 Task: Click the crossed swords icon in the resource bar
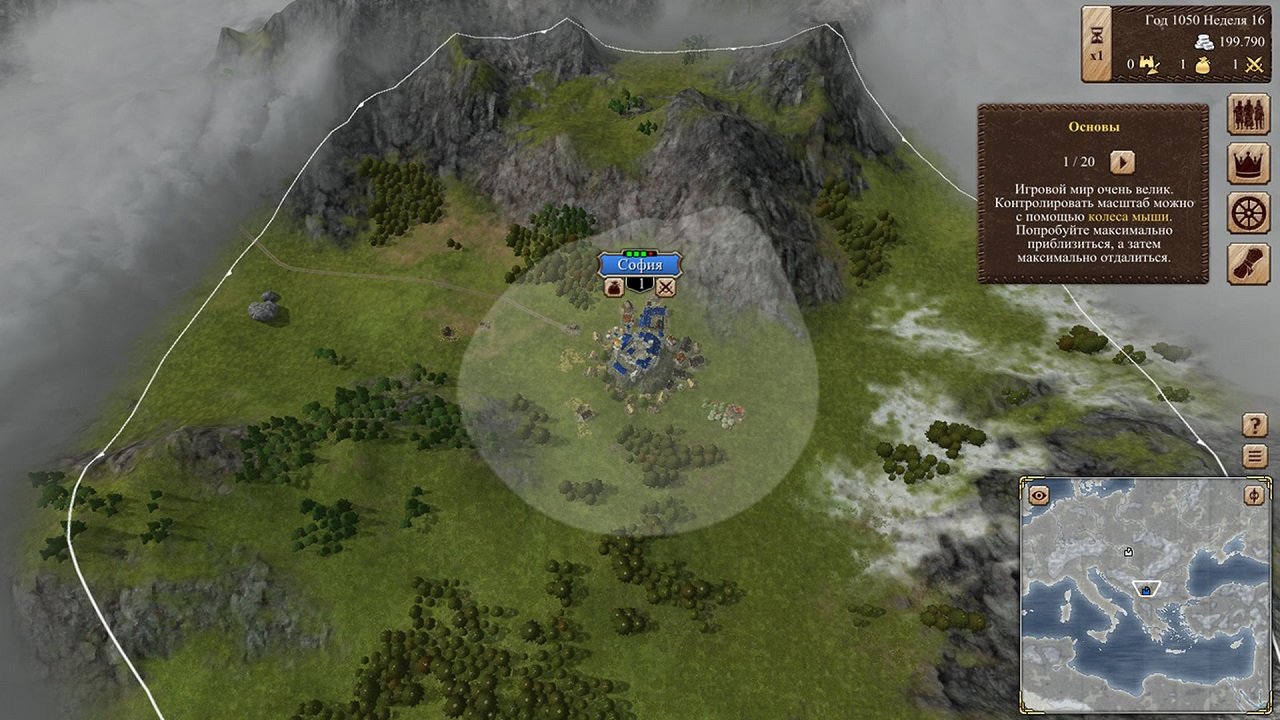(1256, 66)
